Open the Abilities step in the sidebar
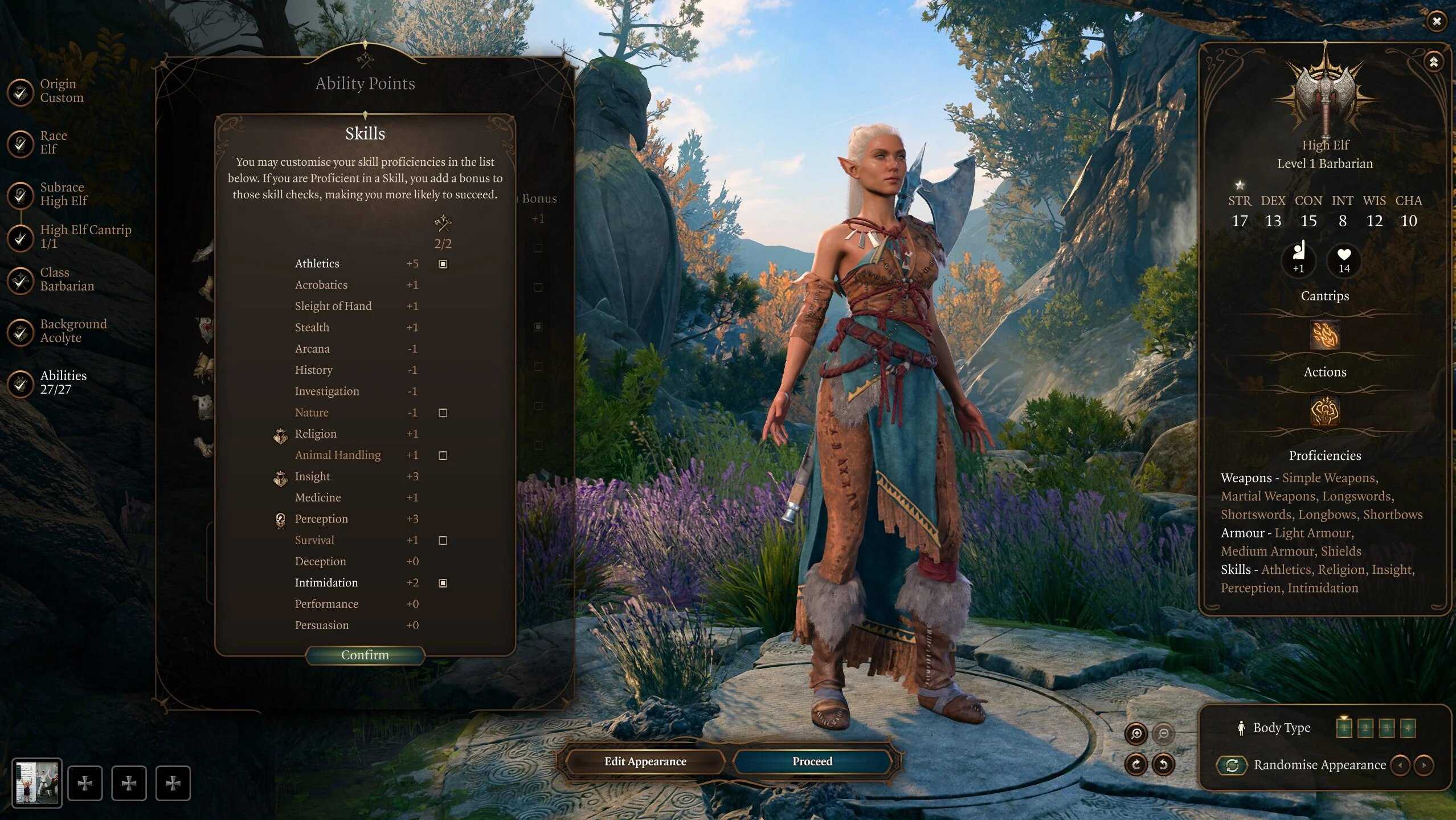The height and width of the screenshot is (820, 1456). click(21, 385)
